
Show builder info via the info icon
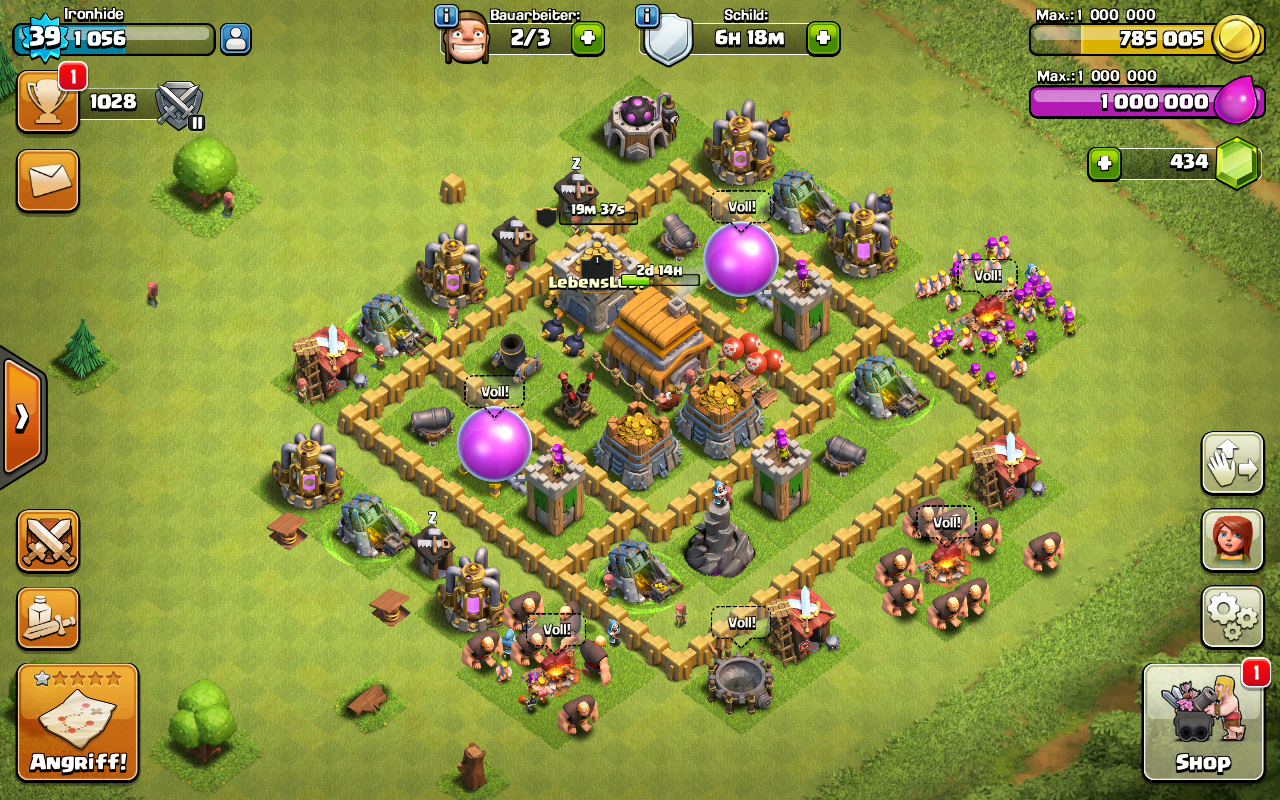pos(447,16)
